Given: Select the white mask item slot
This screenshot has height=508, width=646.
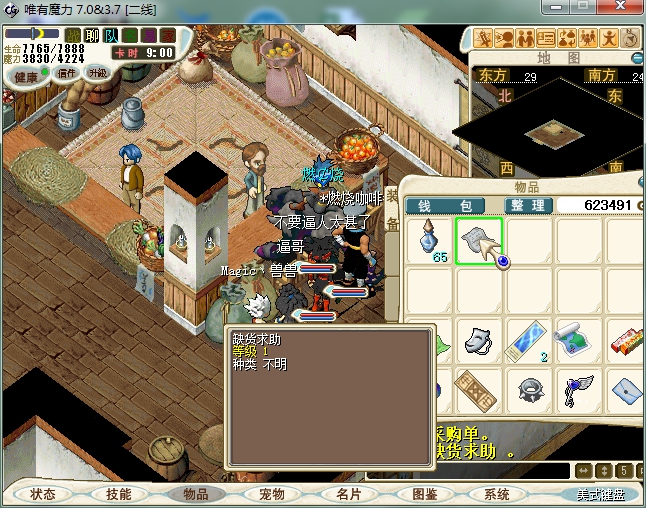Looking at the screenshot, I should [x=480, y=341].
